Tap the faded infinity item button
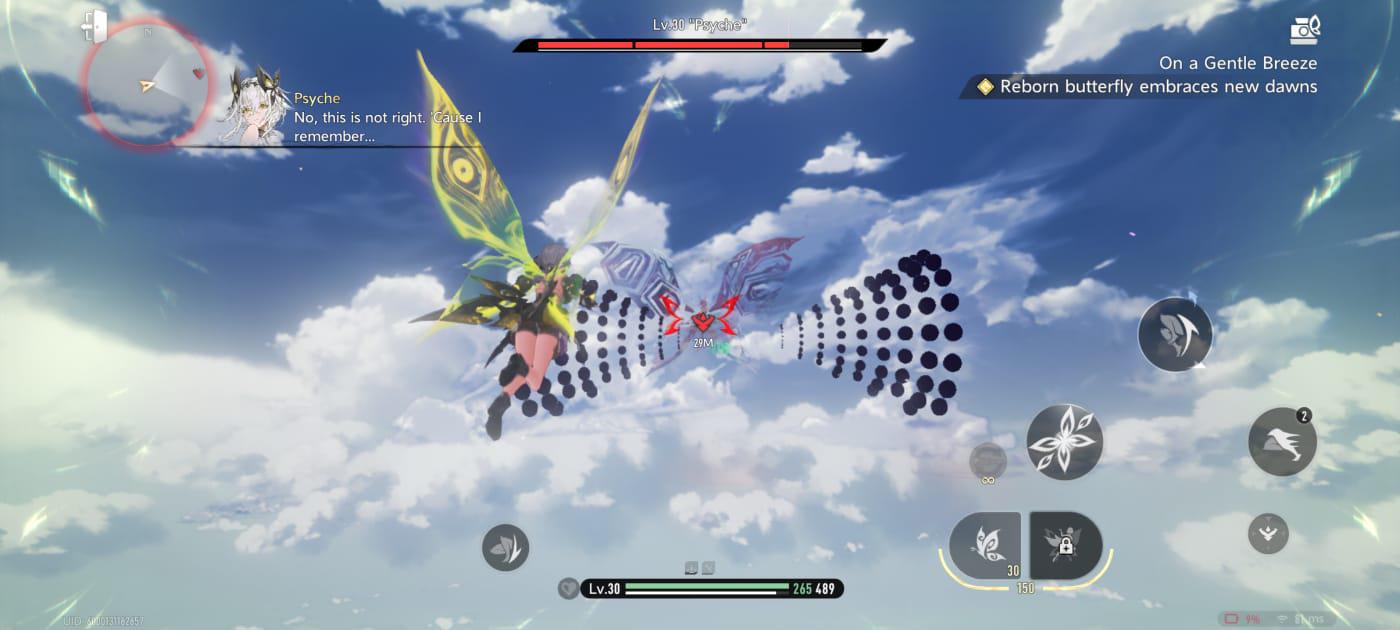The height and width of the screenshot is (630, 1400). [988, 462]
